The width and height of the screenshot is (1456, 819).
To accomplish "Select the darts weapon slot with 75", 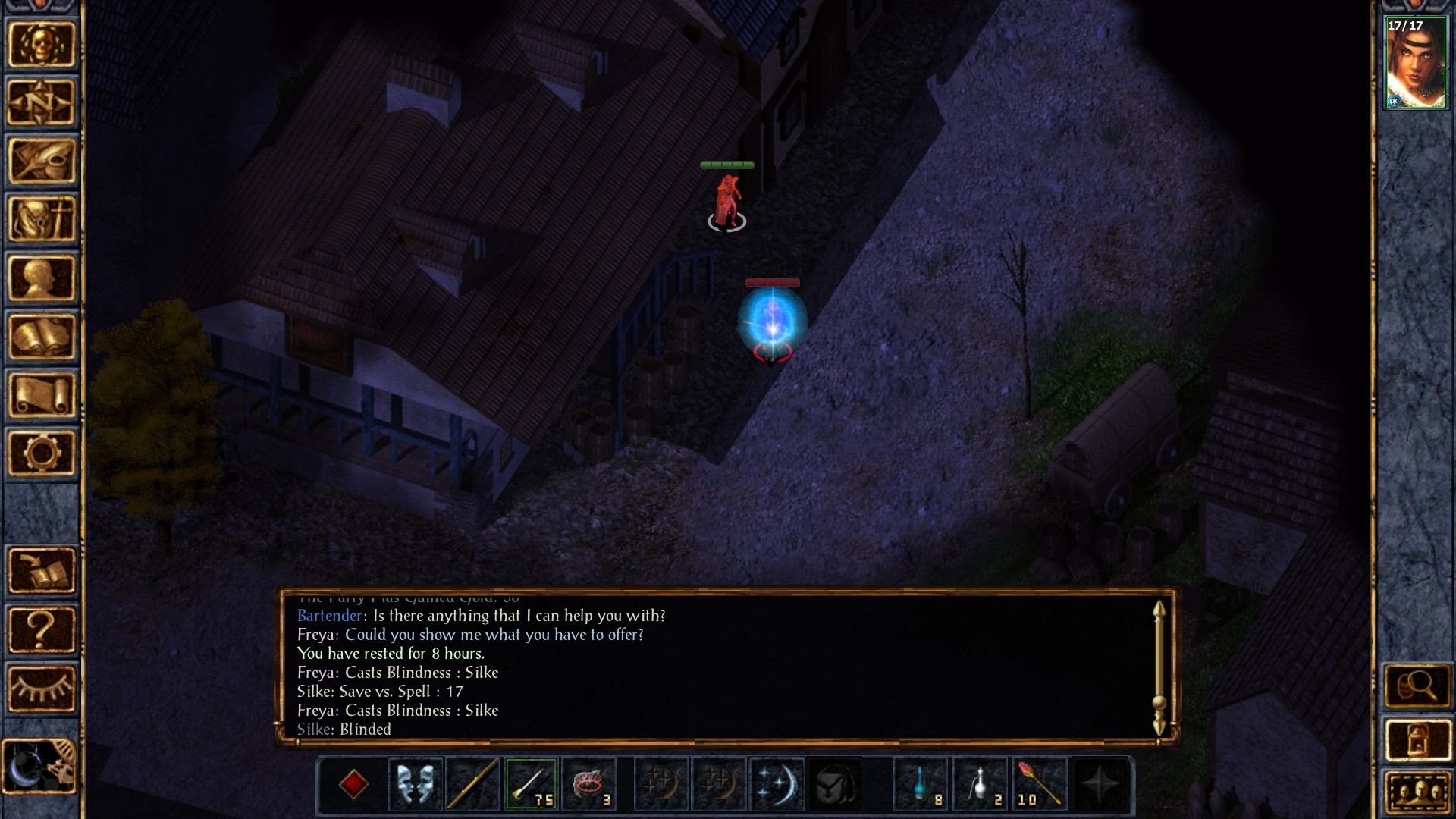I will coord(531,784).
